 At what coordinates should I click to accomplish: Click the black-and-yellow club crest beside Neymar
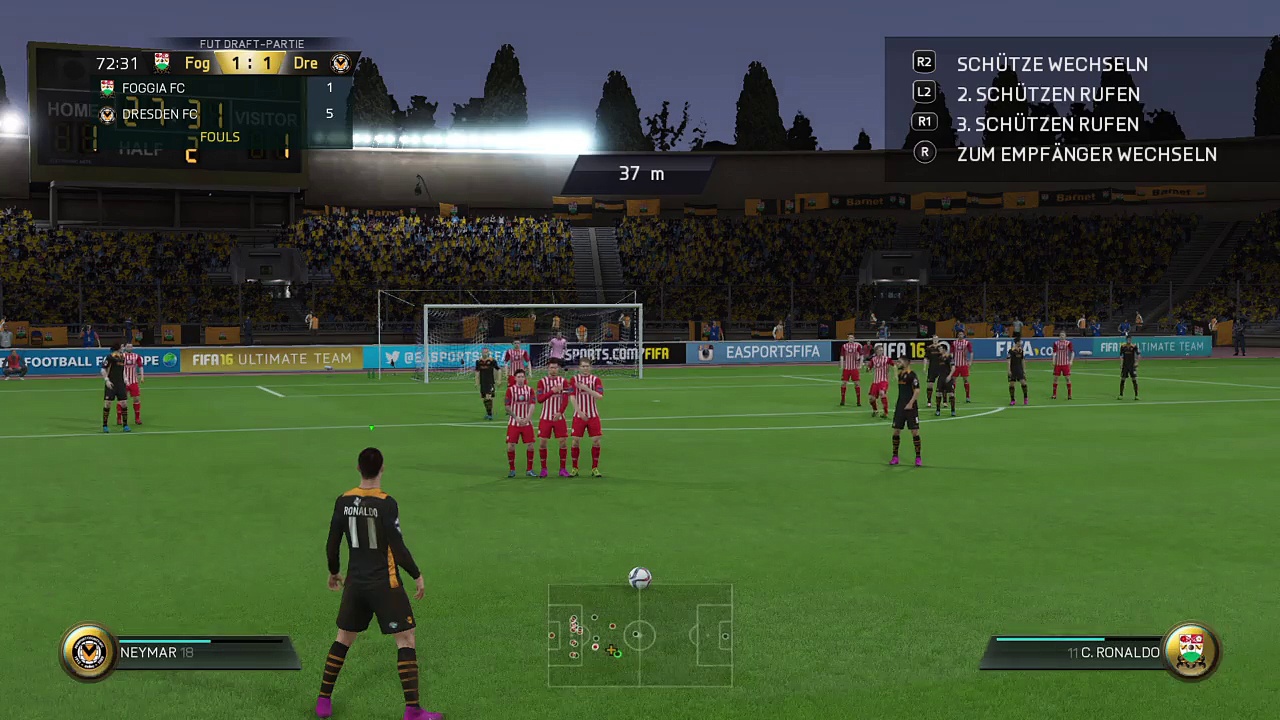[89, 652]
